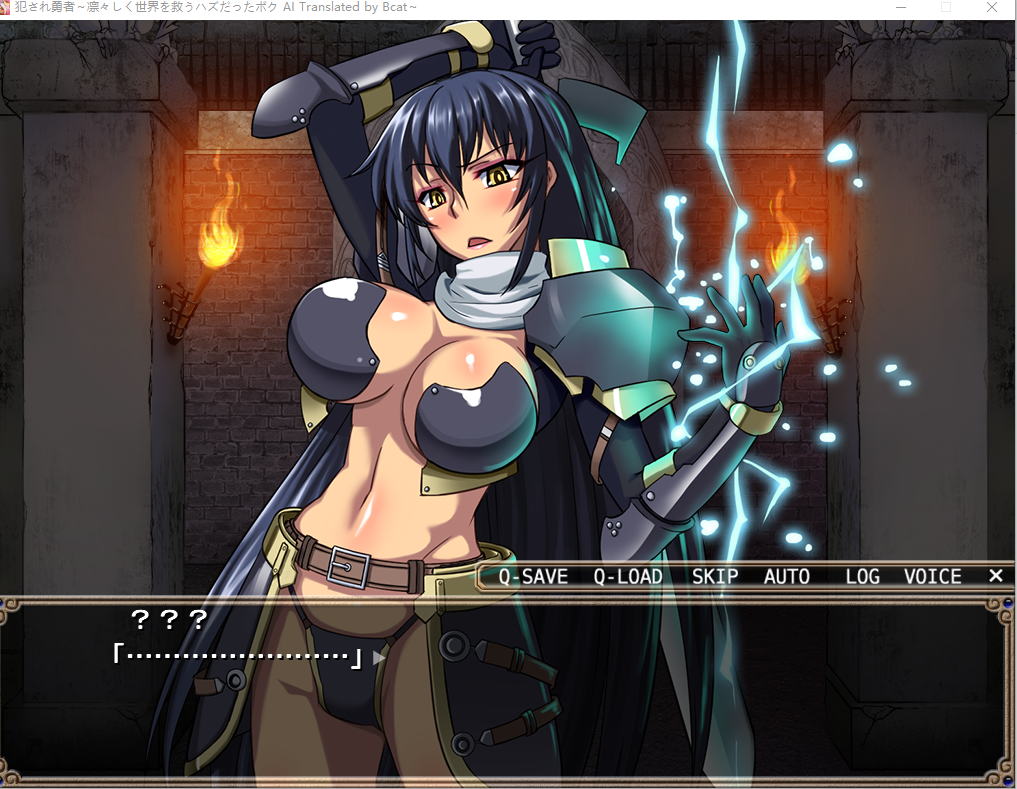Load the quick save with Q-LOAD
Screen dimensions: 1017x789
pos(627,577)
